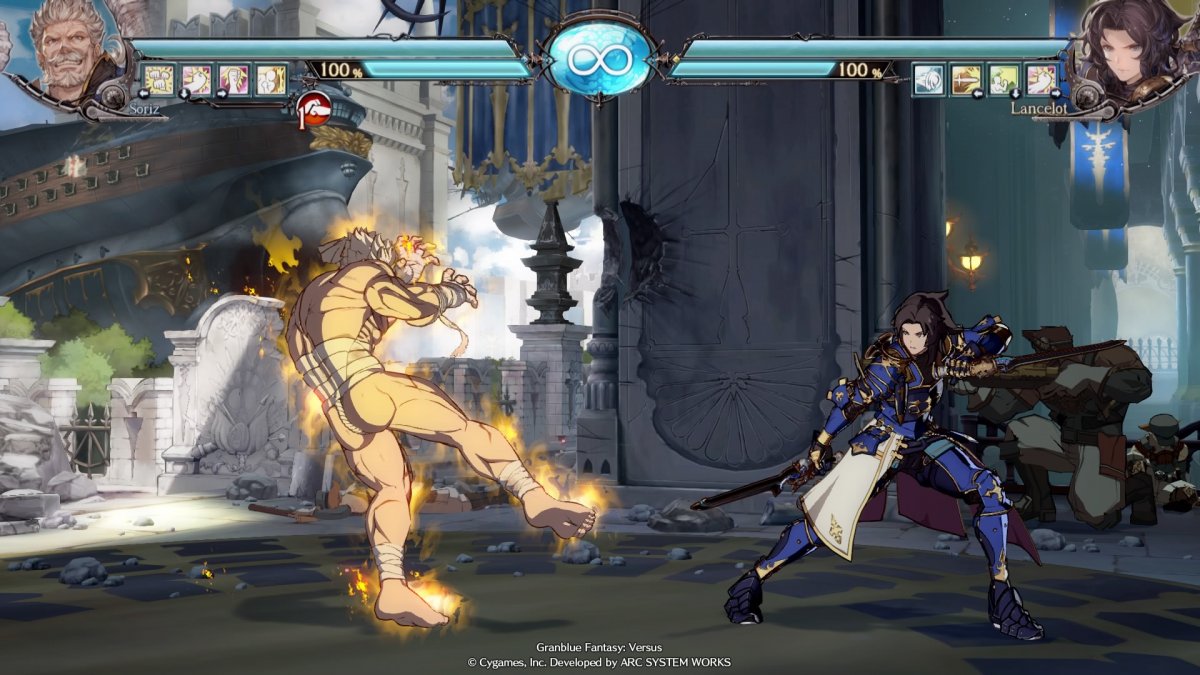Use Lancelot's sword thrust skill icon
The image size is (1200, 675).
click(x=966, y=79)
